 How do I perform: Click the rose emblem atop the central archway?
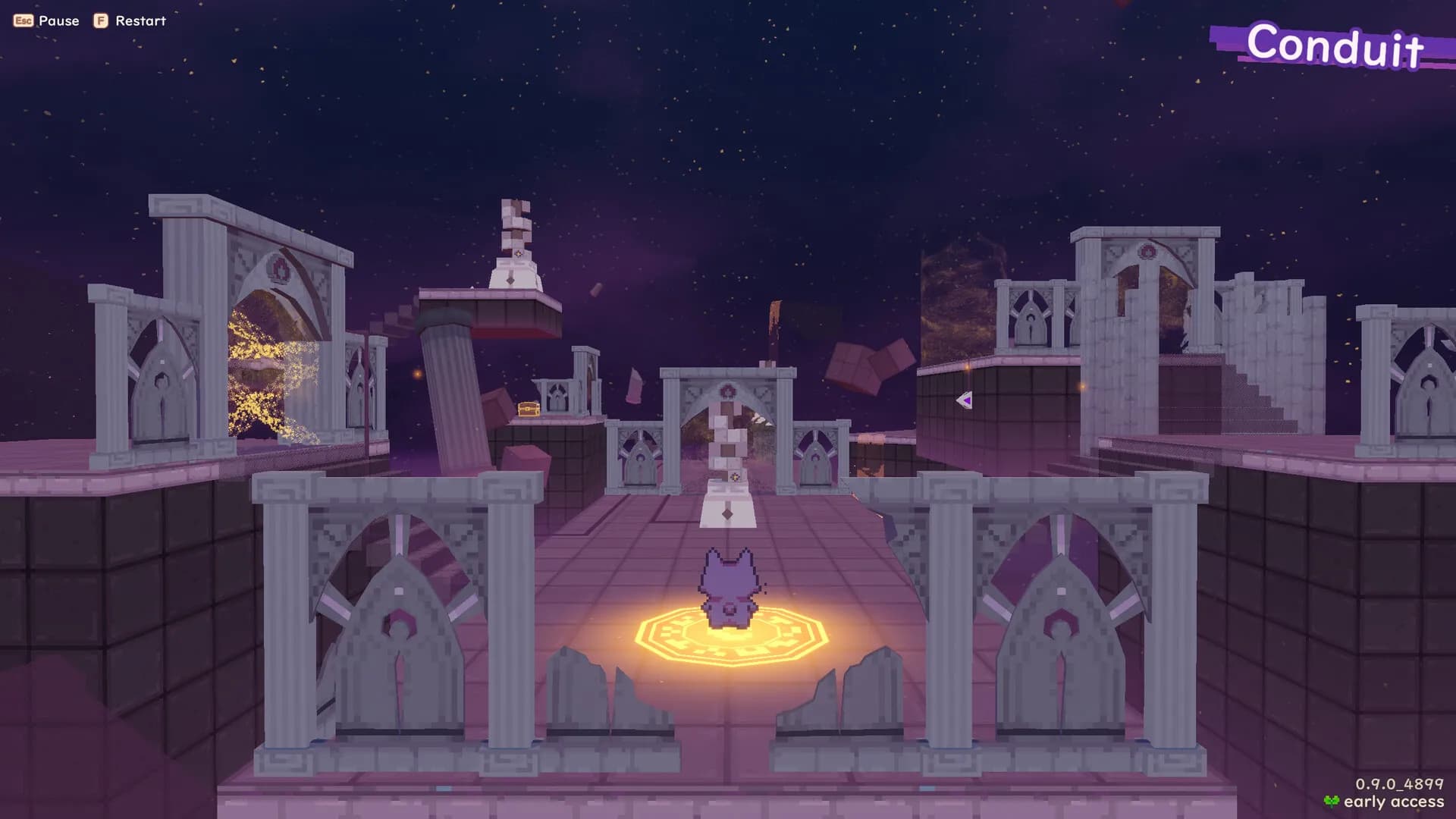click(x=726, y=389)
